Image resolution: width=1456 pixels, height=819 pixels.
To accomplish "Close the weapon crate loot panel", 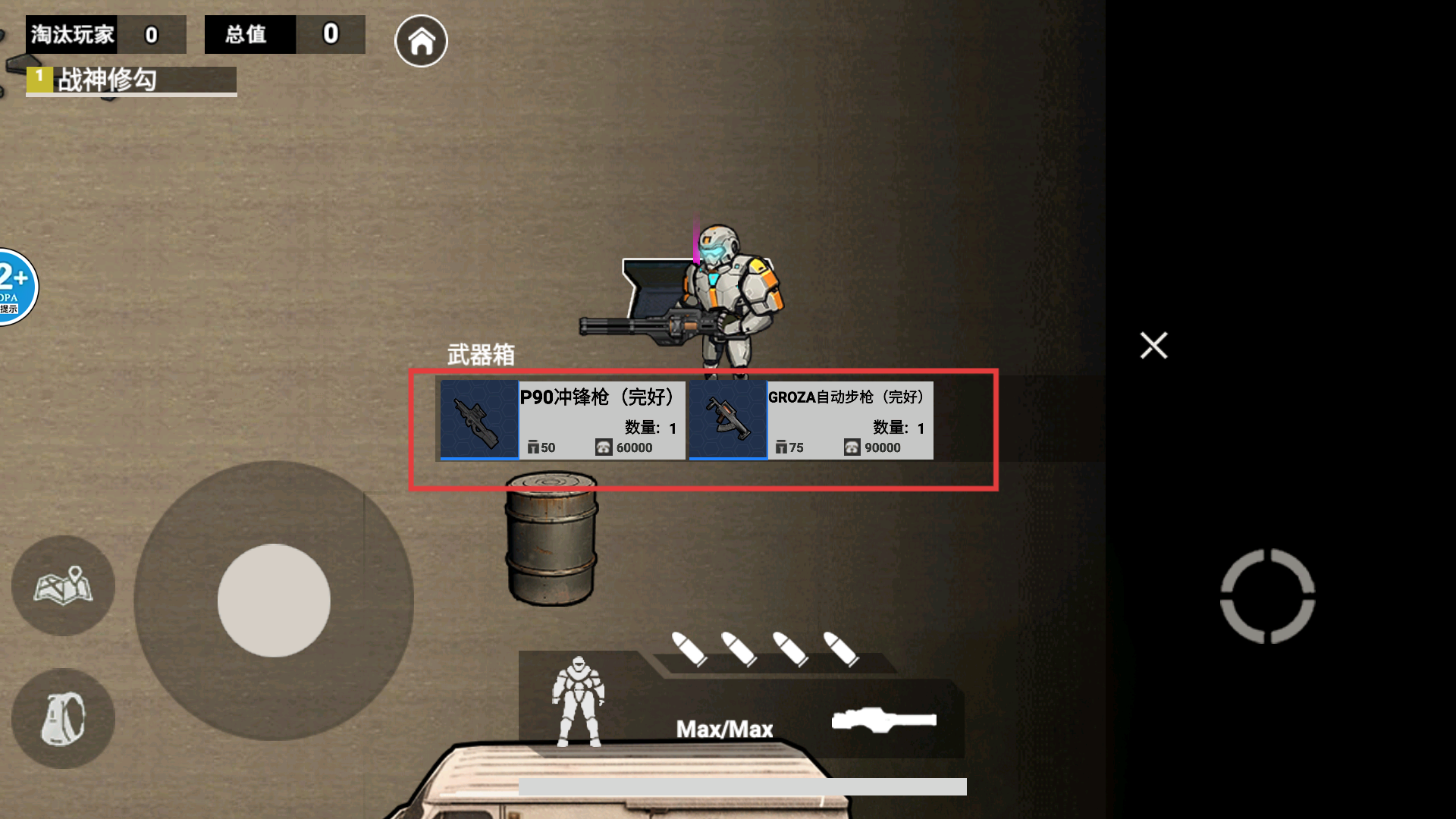I will (x=1153, y=346).
